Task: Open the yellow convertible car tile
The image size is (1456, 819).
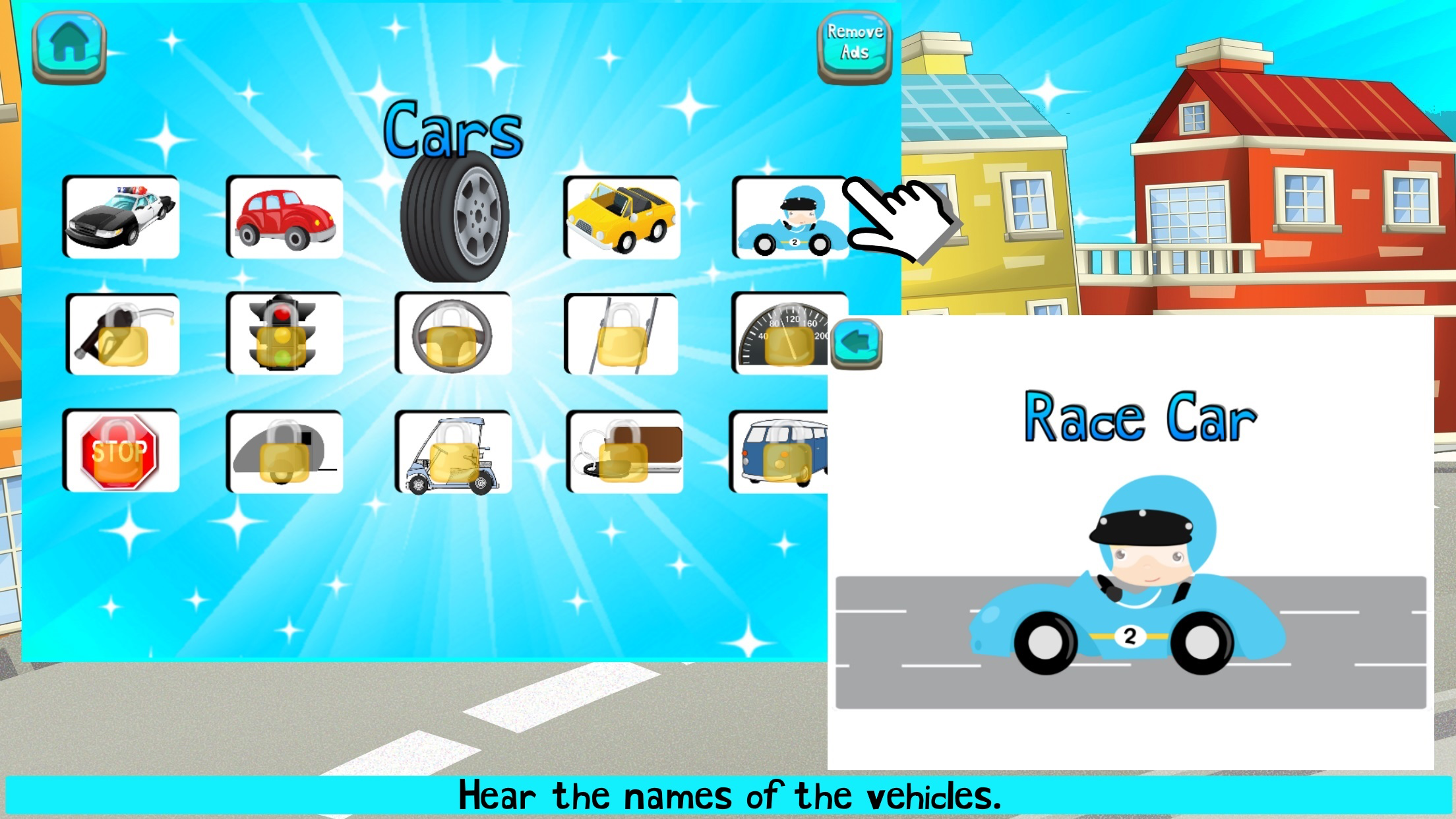Action: coord(621,216)
